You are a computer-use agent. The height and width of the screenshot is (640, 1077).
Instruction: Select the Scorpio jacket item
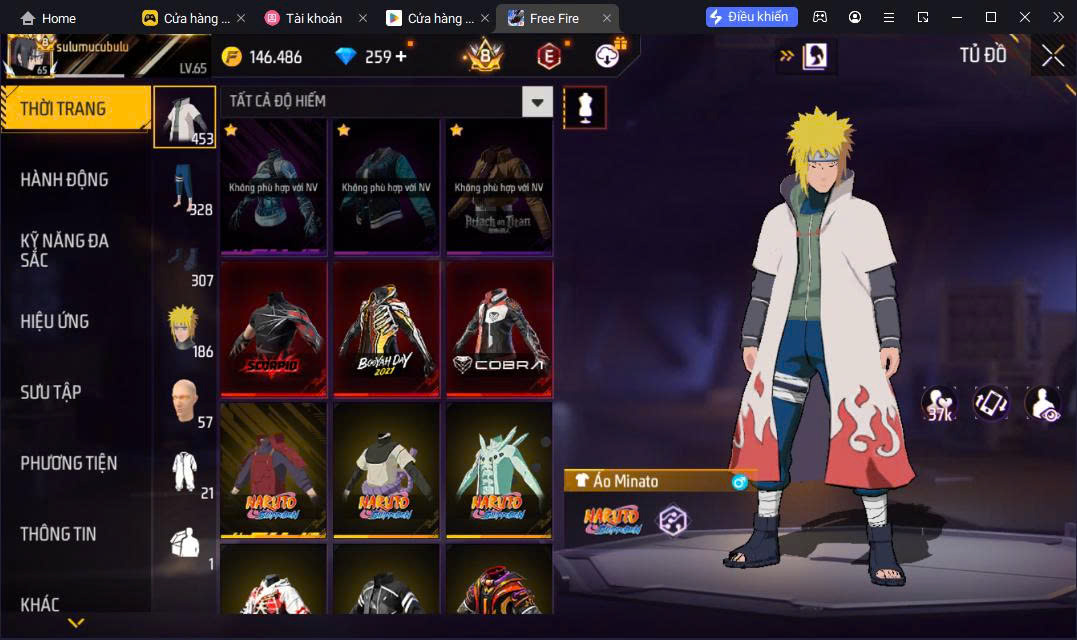tap(274, 329)
